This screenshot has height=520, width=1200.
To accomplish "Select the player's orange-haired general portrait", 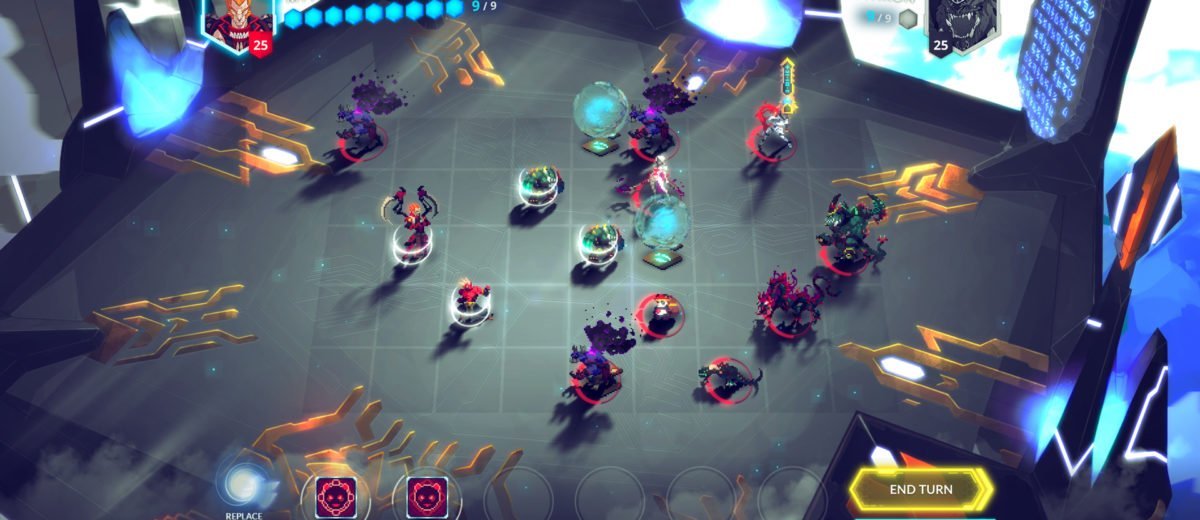I will 233,20.
